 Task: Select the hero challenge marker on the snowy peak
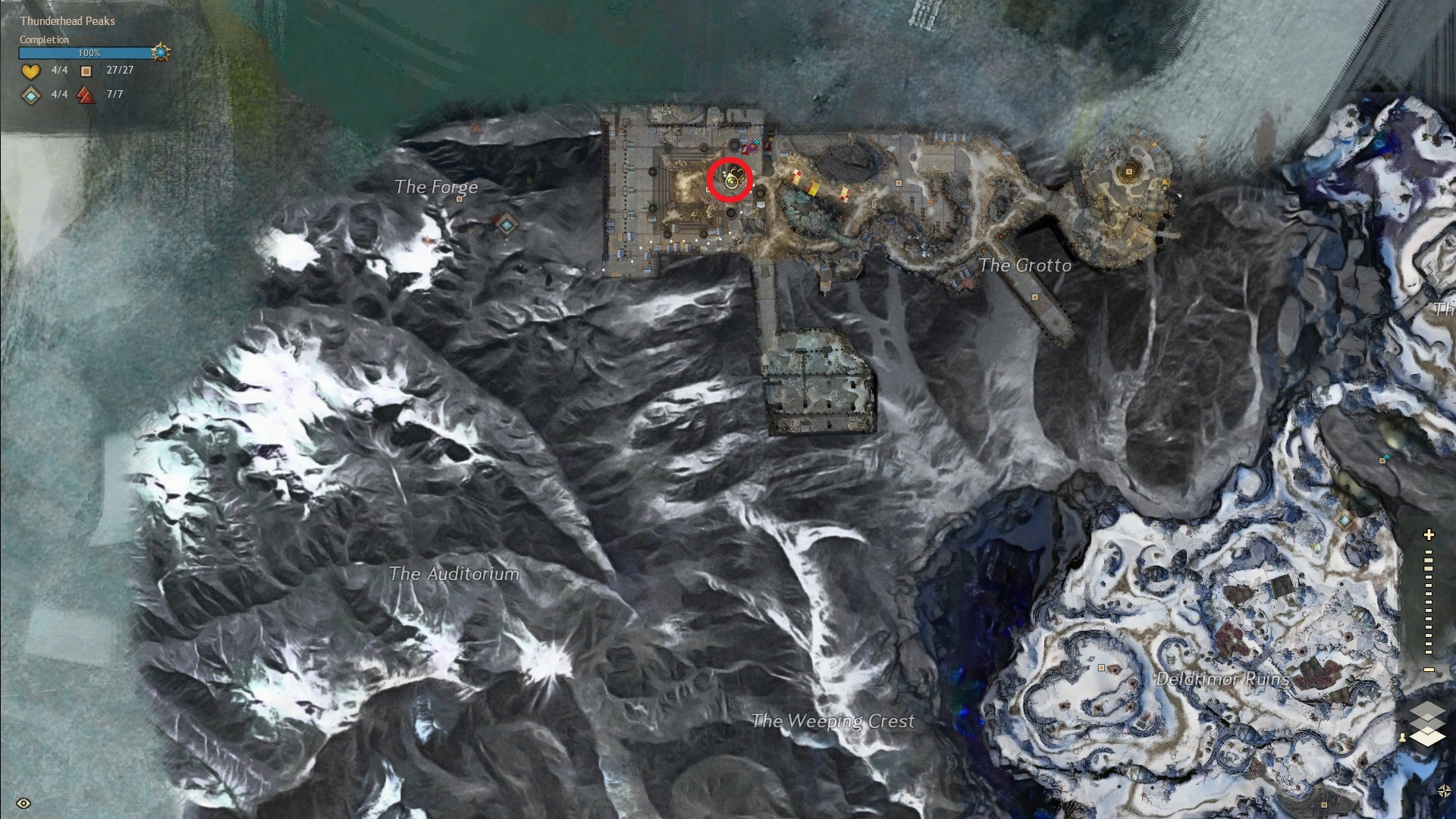click(428, 241)
